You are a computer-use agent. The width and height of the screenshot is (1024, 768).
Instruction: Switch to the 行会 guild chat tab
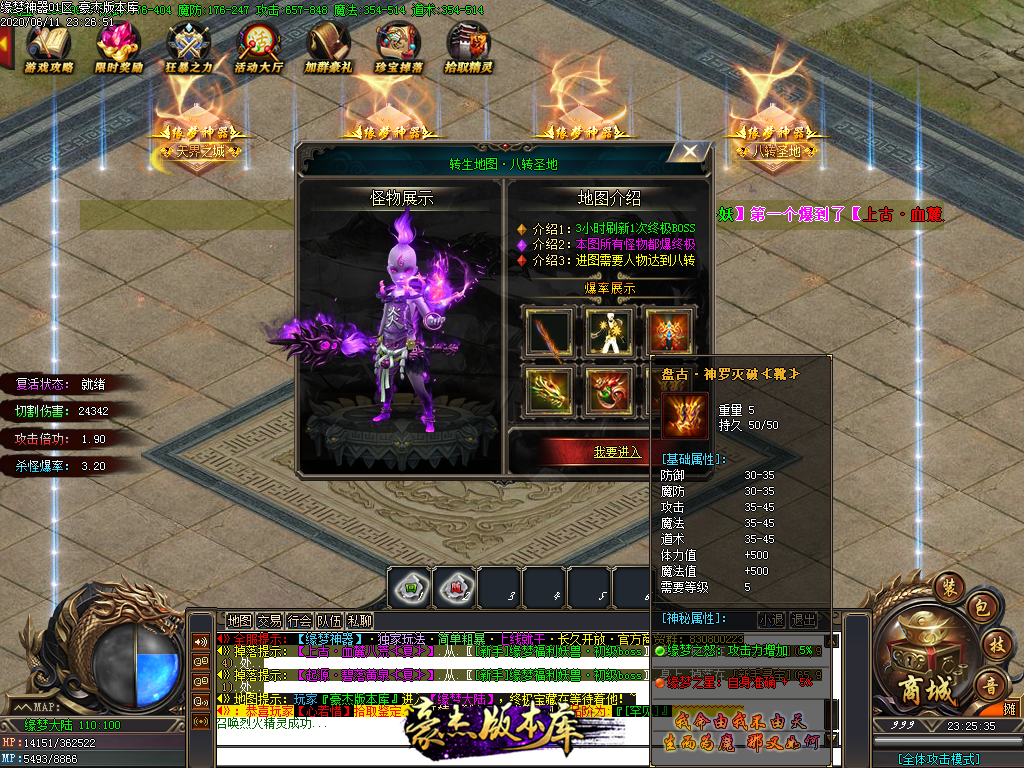pyautogui.click(x=299, y=621)
